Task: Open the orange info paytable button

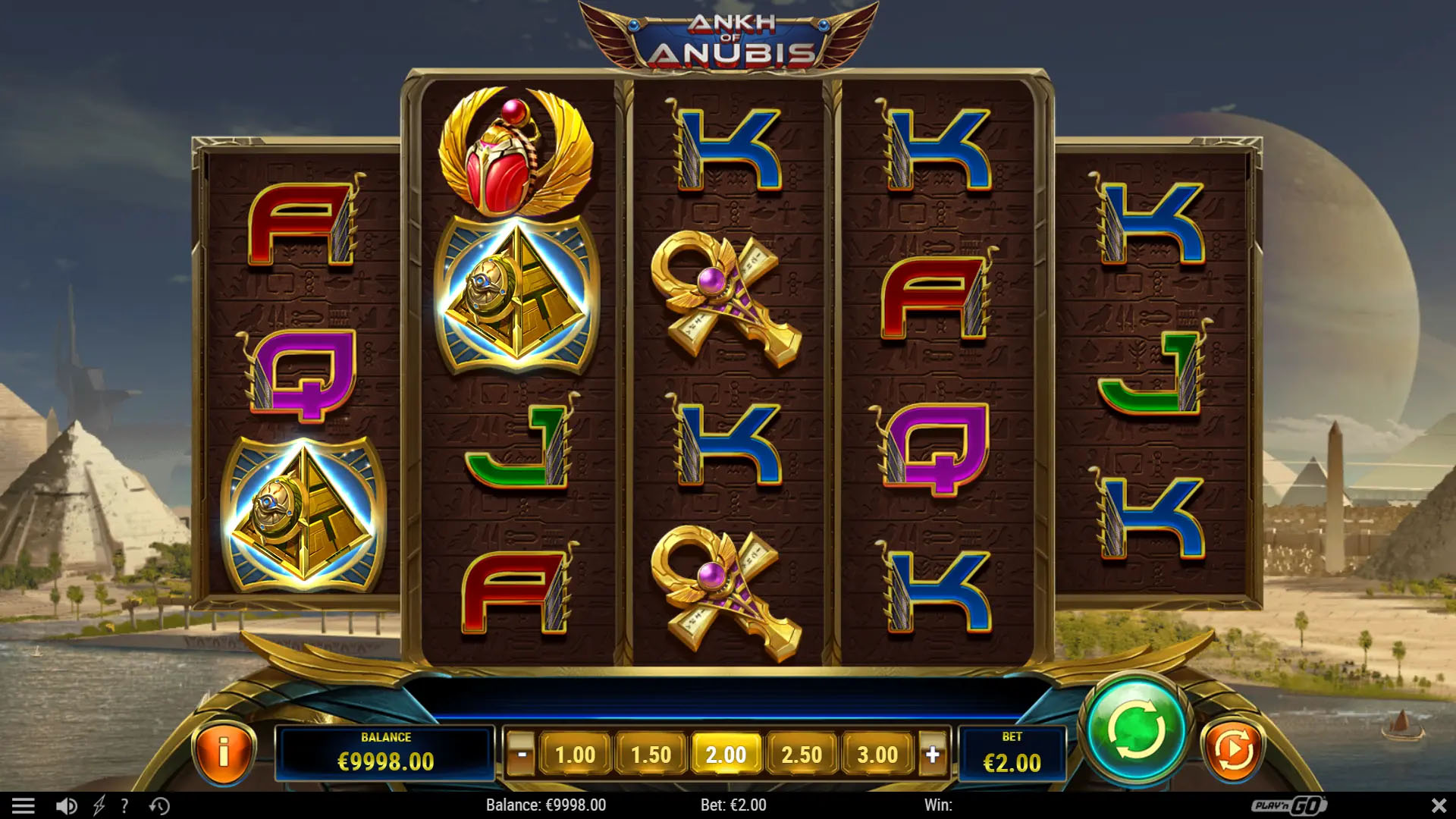Action: 224,752
